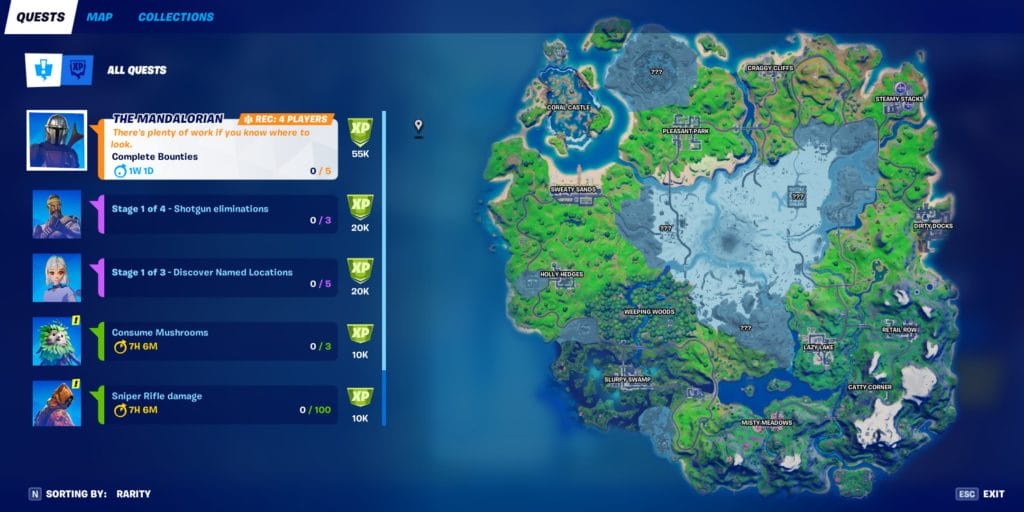
Task: Click Steamy Stacks on the island map
Action: pyautogui.click(x=899, y=99)
